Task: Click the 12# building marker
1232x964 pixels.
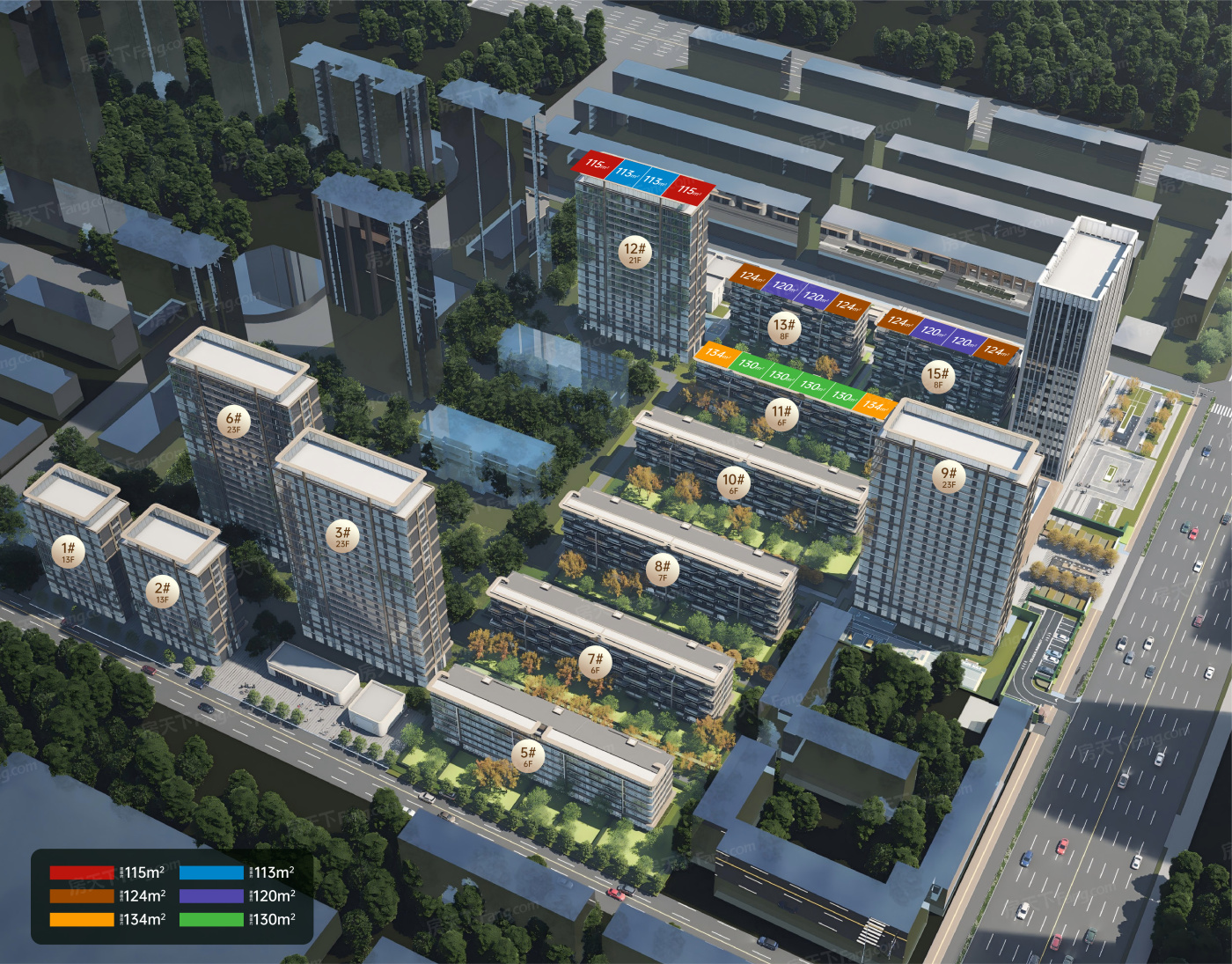Action: pyautogui.click(x=634, y=253)
